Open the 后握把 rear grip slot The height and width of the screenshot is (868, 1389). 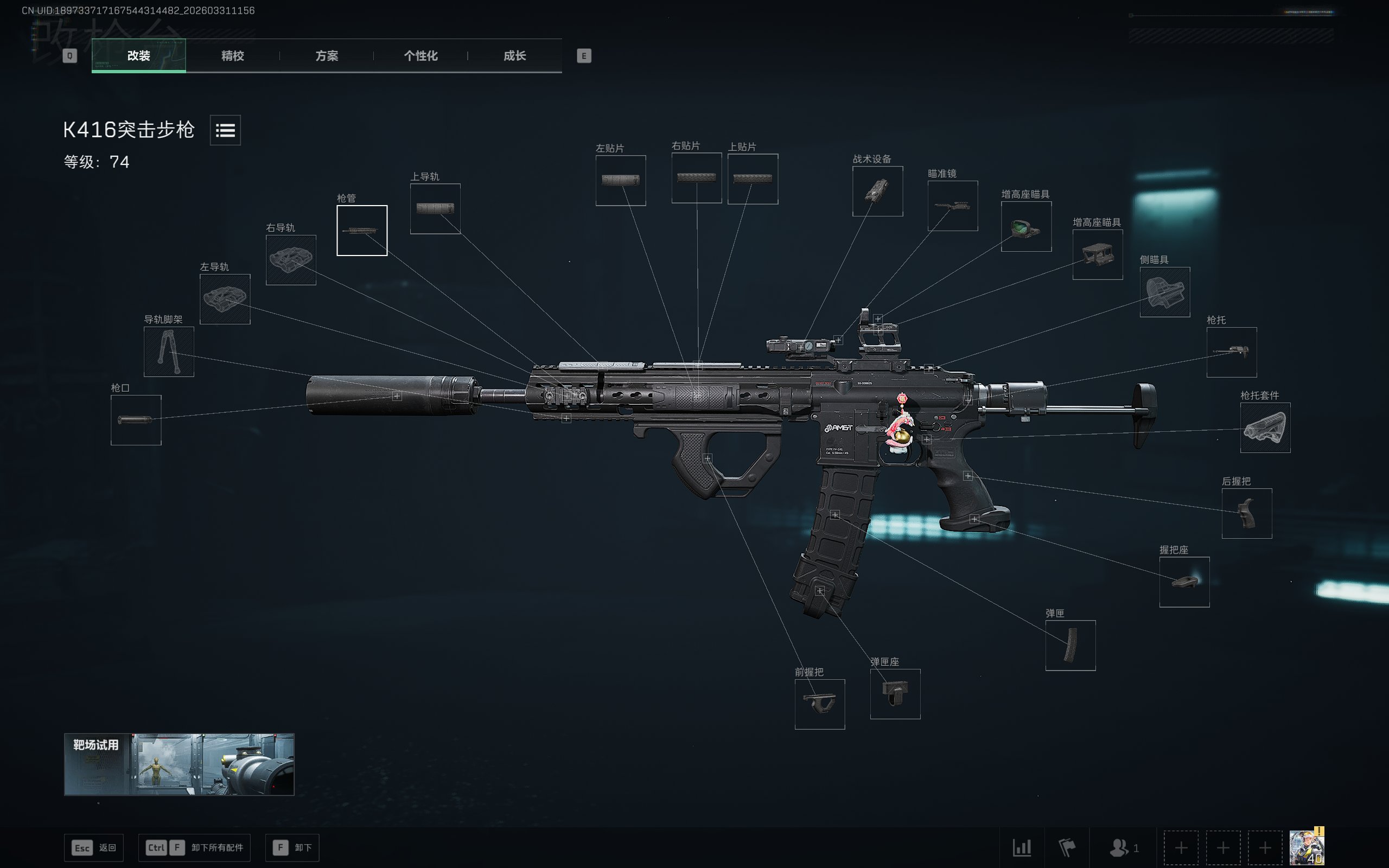(1247, 513)
